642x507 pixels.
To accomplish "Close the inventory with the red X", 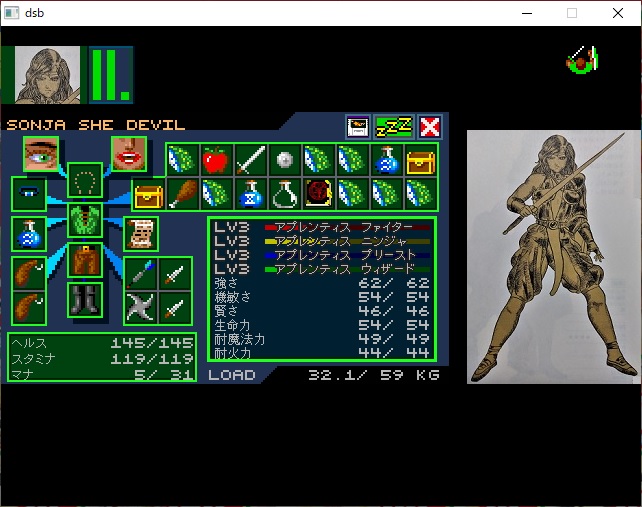I will (x=430, y=127).
